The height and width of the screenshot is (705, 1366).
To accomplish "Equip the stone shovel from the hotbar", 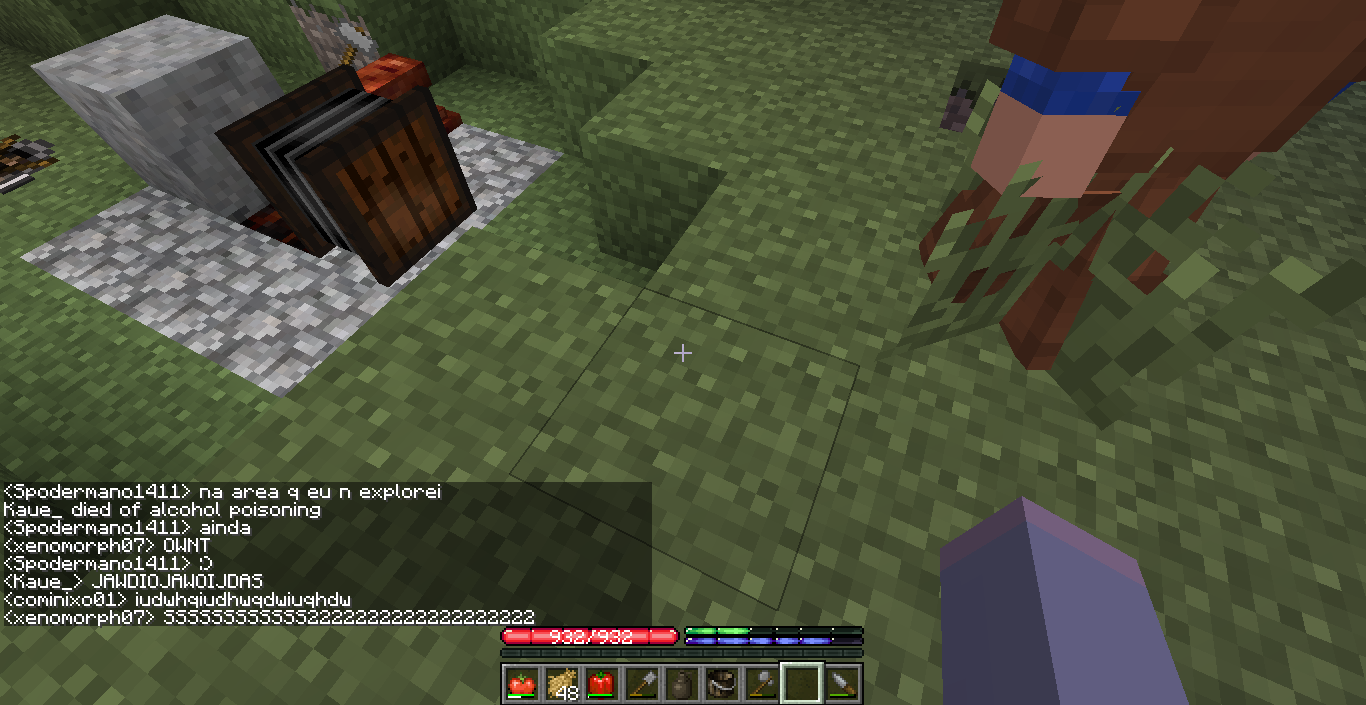I will coord(640,683).
